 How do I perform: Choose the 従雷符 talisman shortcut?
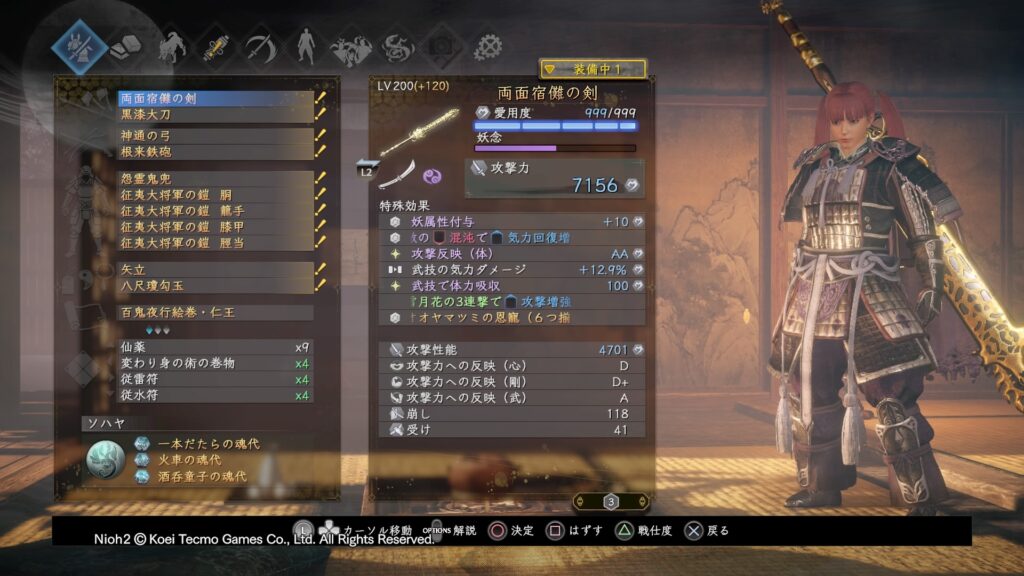pos(215,379)
